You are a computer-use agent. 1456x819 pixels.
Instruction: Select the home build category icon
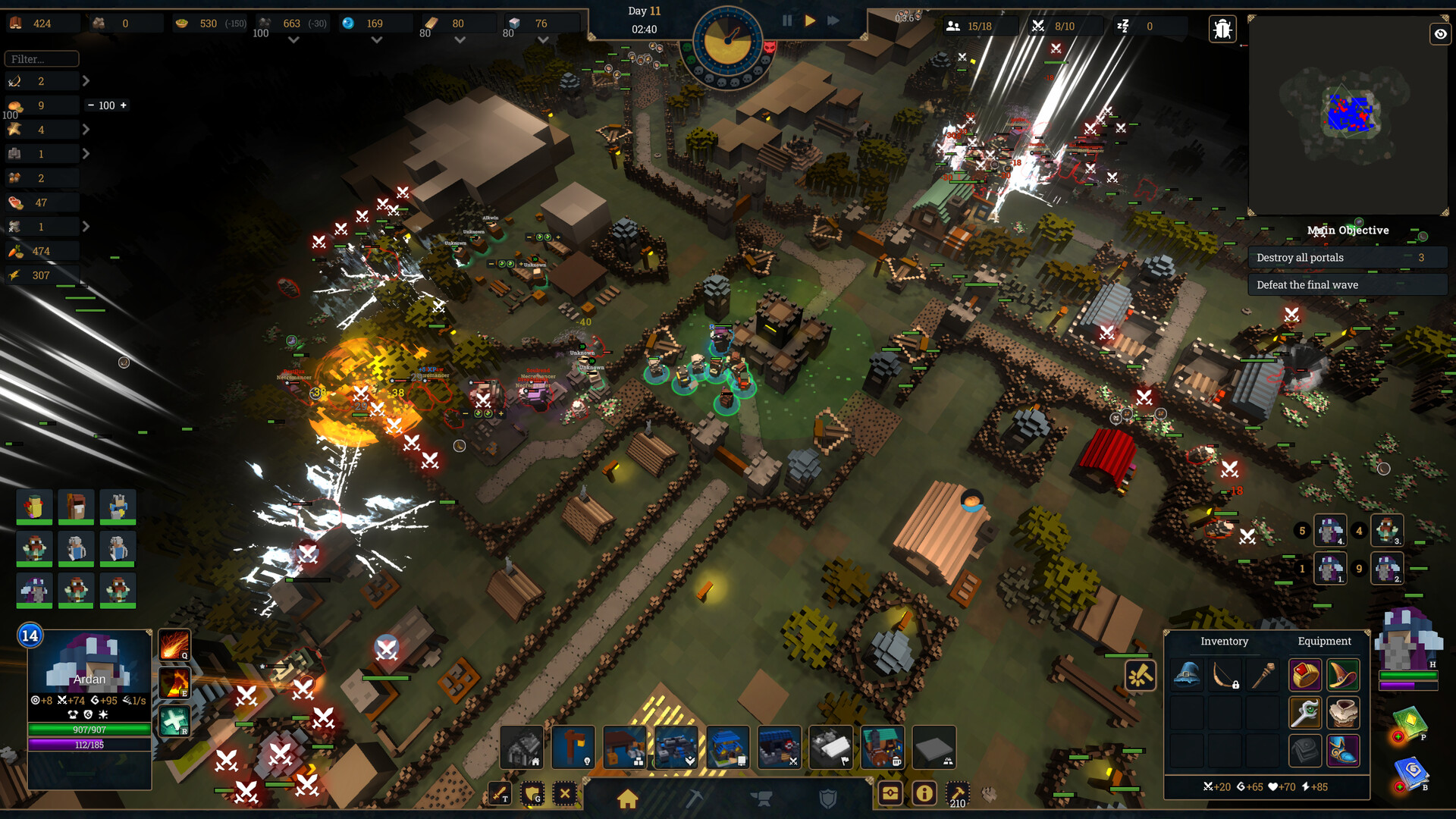626,798
